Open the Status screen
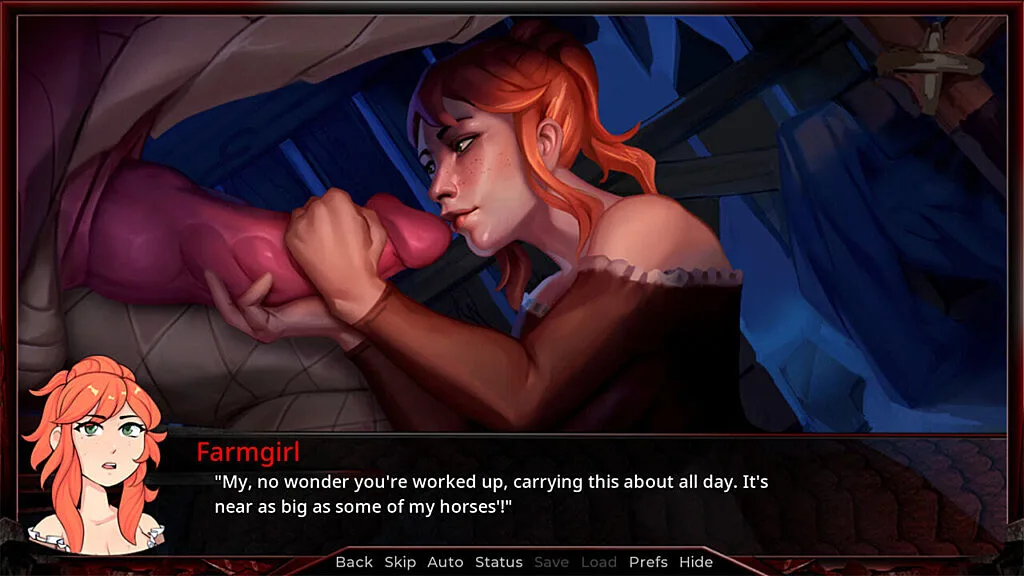 498,562
